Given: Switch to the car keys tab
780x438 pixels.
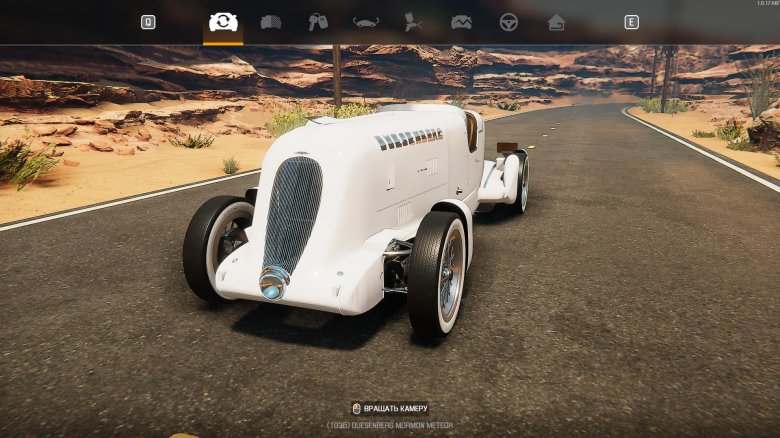Looking at the screenshot, I should [x=318, y=22].
